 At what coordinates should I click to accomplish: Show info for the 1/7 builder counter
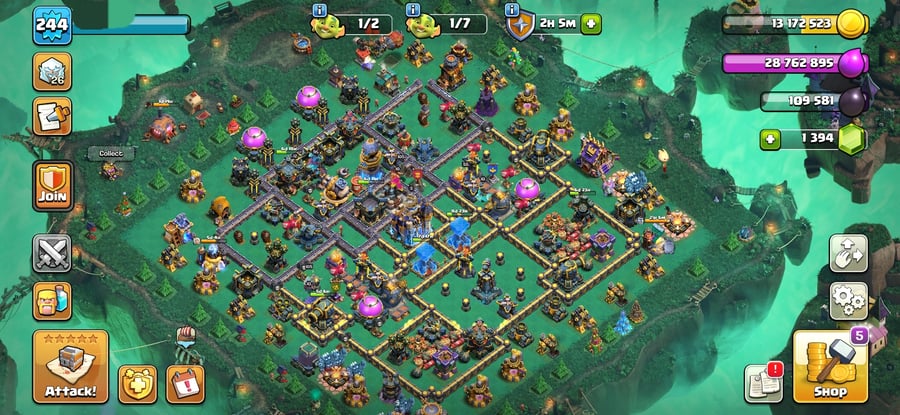(x=413, y=10)
